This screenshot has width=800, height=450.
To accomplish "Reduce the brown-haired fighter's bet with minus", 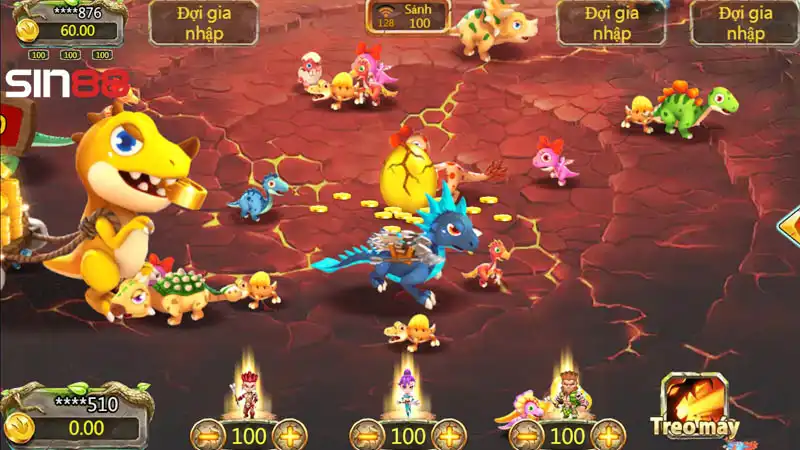I will point(527,436).
